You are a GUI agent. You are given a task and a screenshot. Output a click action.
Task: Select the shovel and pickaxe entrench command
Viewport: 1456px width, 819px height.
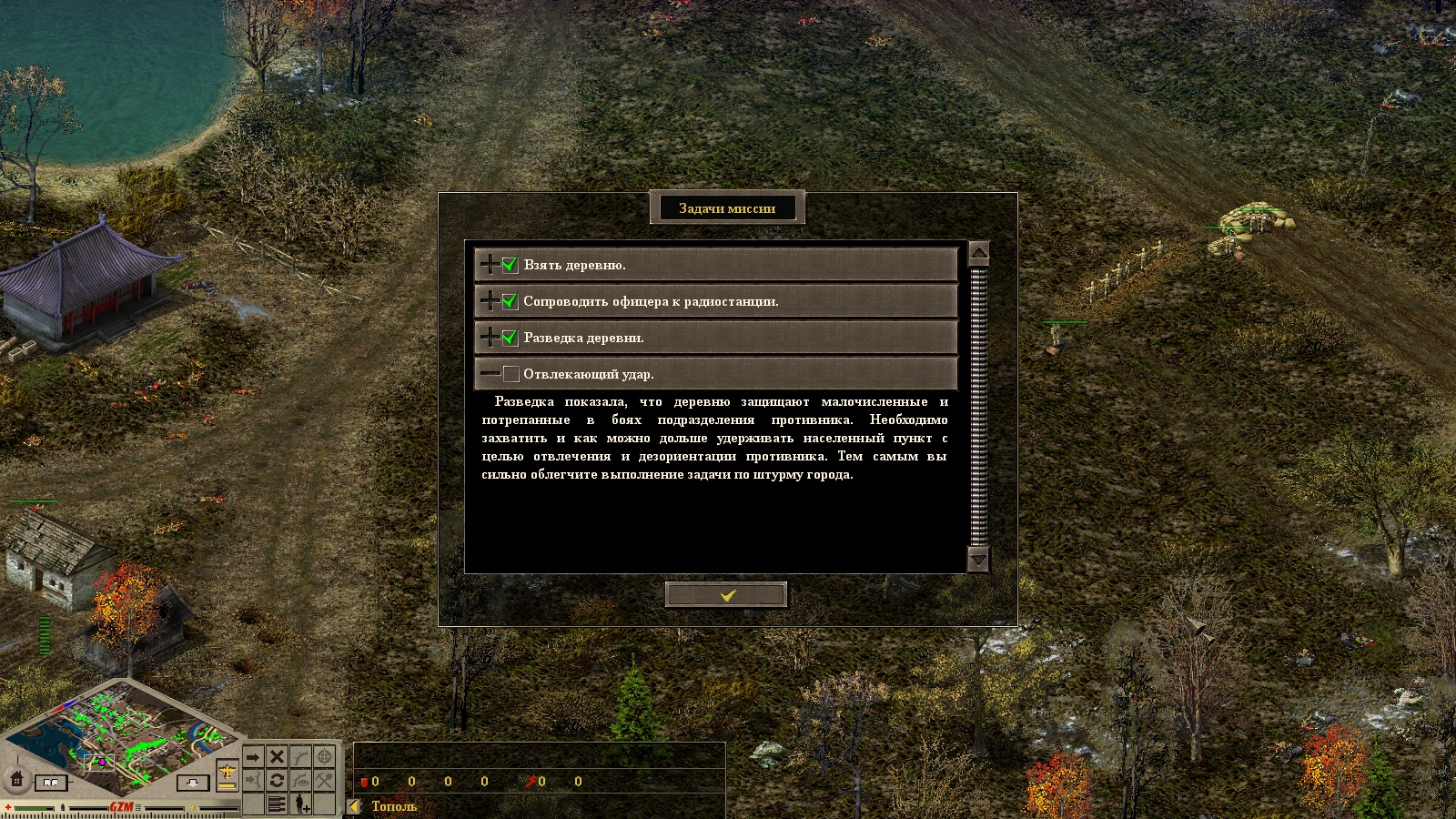324,781
